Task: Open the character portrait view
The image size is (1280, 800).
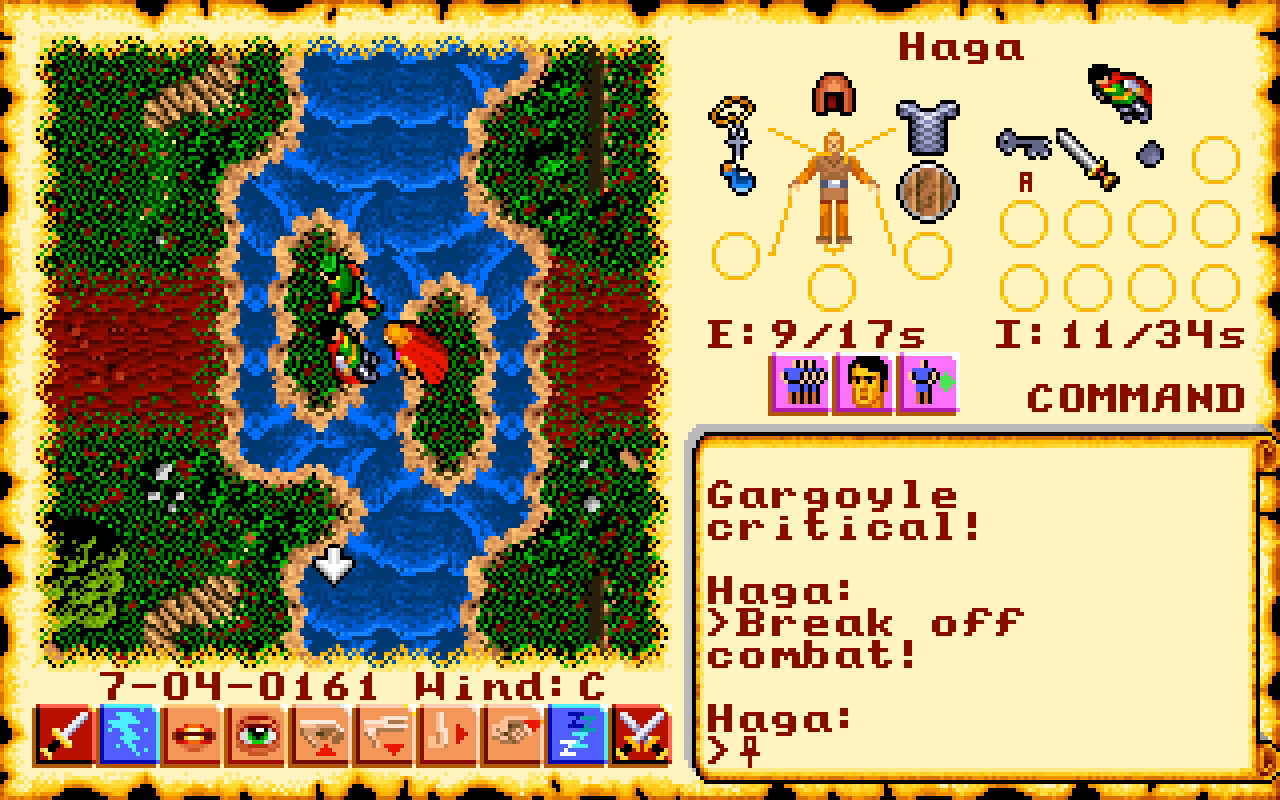Action: (x=864, y=383)
